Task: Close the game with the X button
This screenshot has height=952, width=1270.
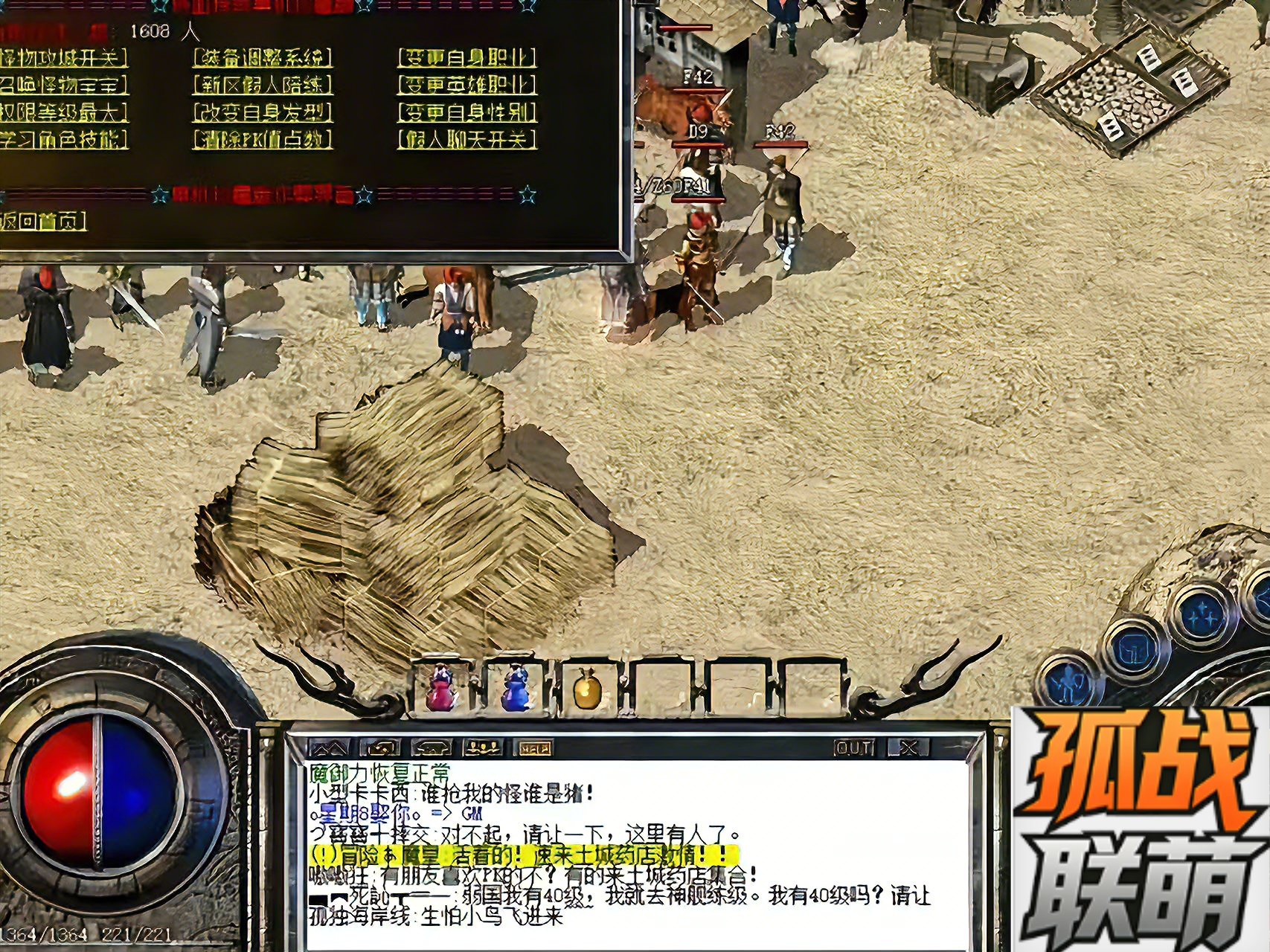Action: (908, 747)
